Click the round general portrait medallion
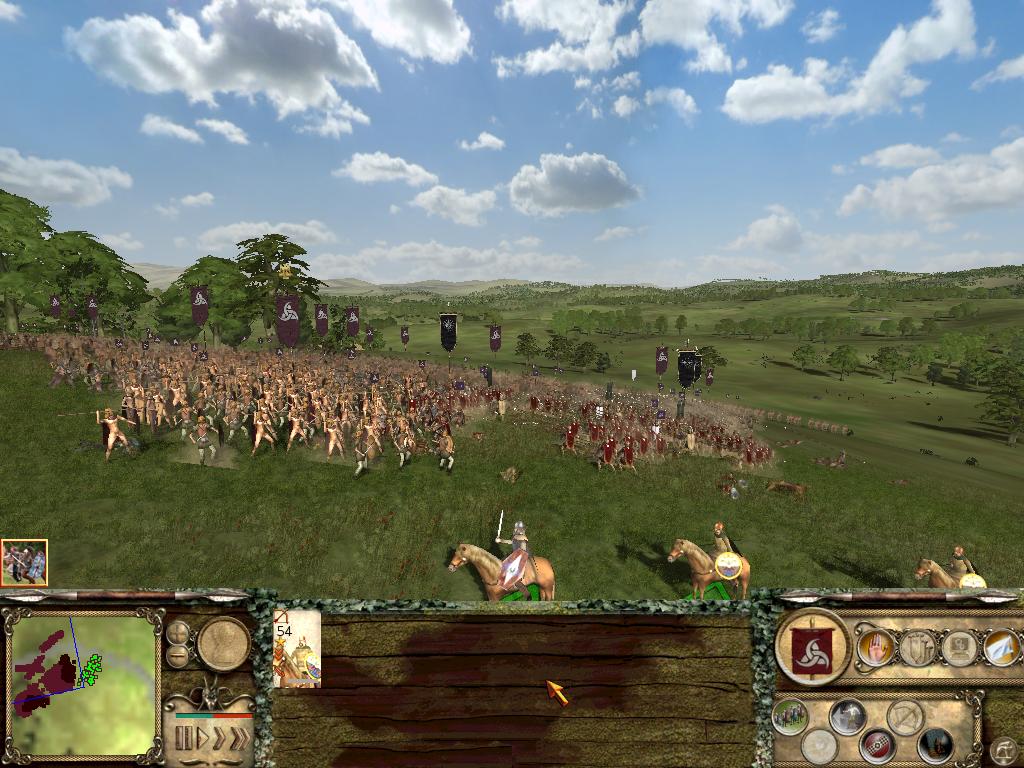Viewport: 1024px width, 768px height. [x=223, y=643]
